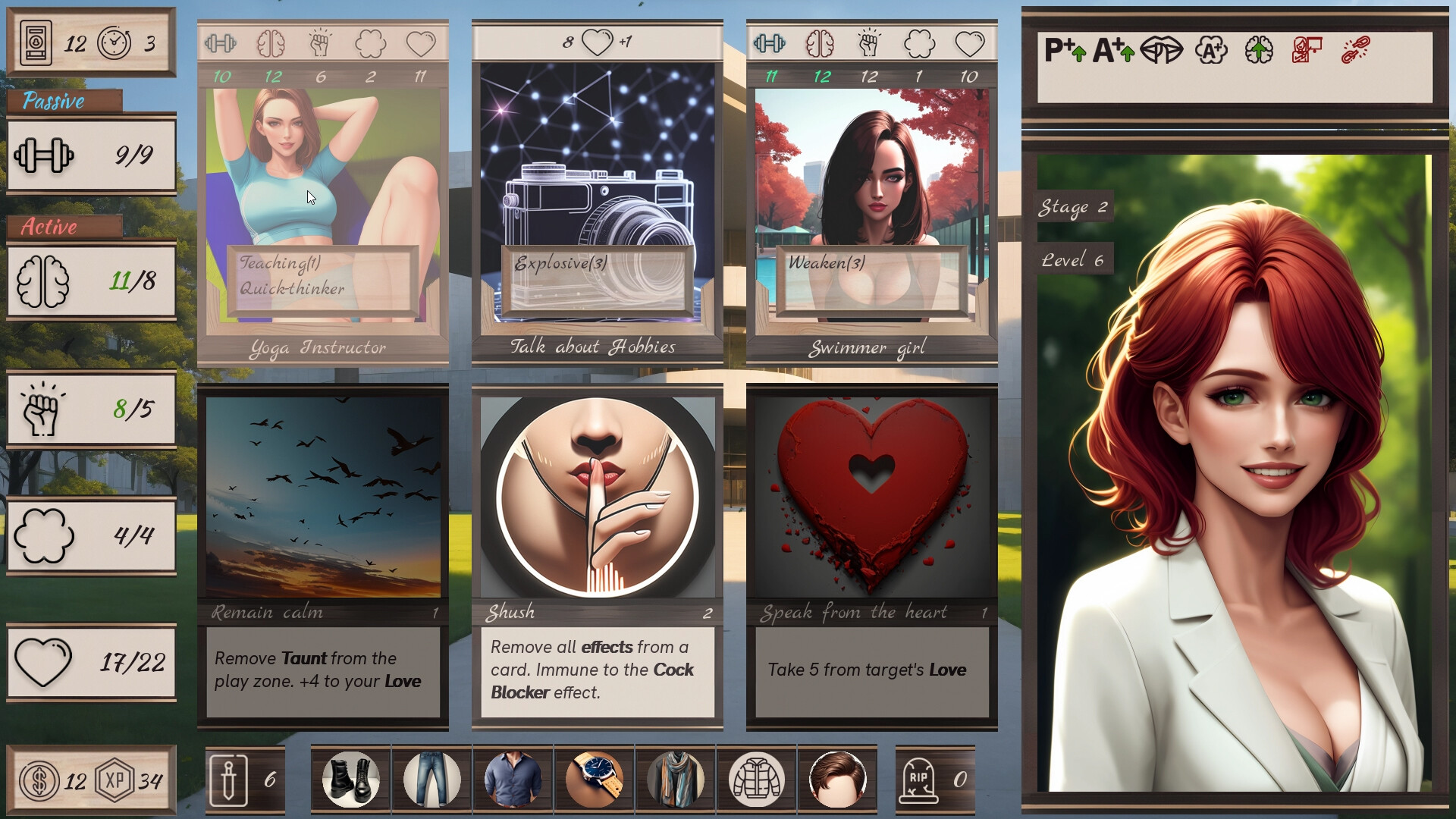This screenshot has height=819, width=1456.
Task: Click the dumbbell icon on Yoga Instructor card
Action: (220, 43)
